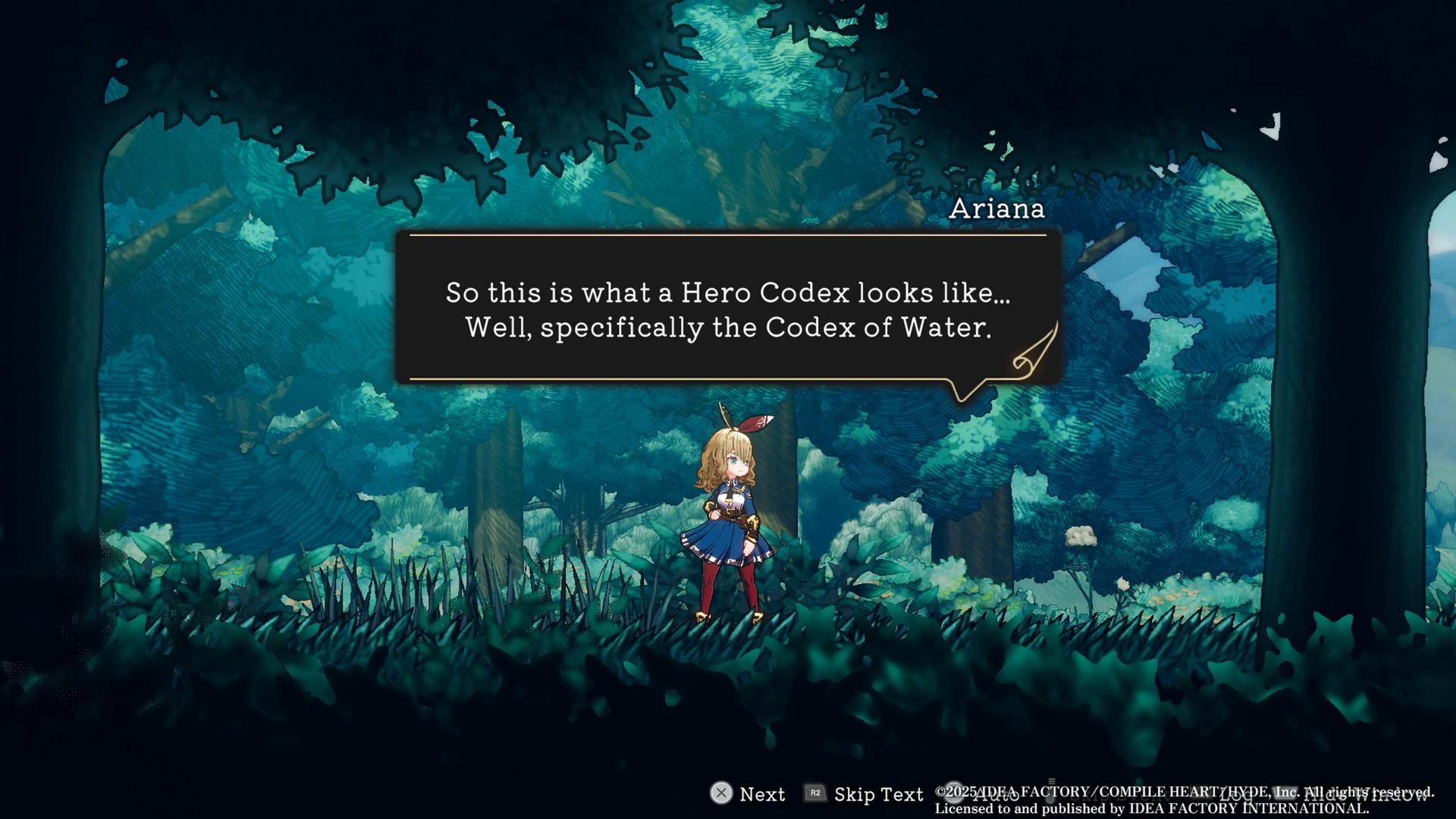Choose the Next dialogue option
This screenshot has width=1456, height=819.
tap(748, 794)
